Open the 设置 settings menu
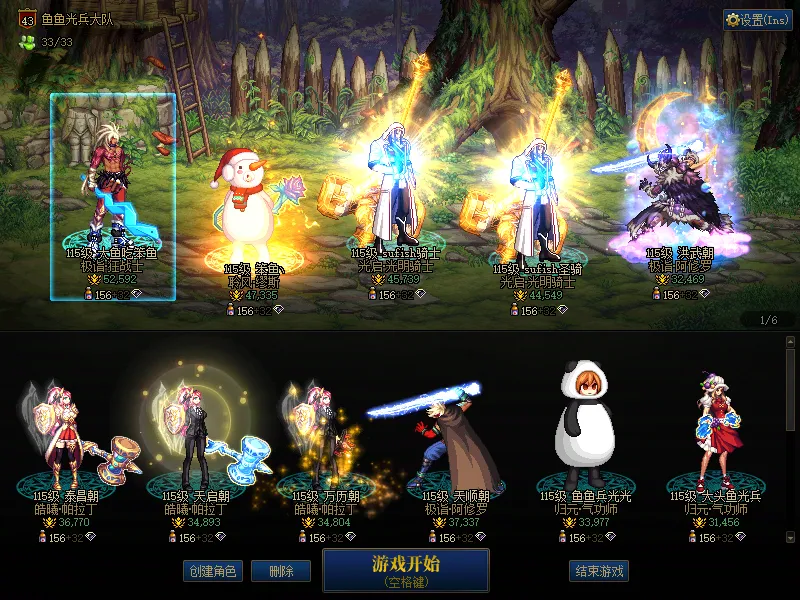Image resolution: width=800 pixels, height=600 pixels. [758, 19]
